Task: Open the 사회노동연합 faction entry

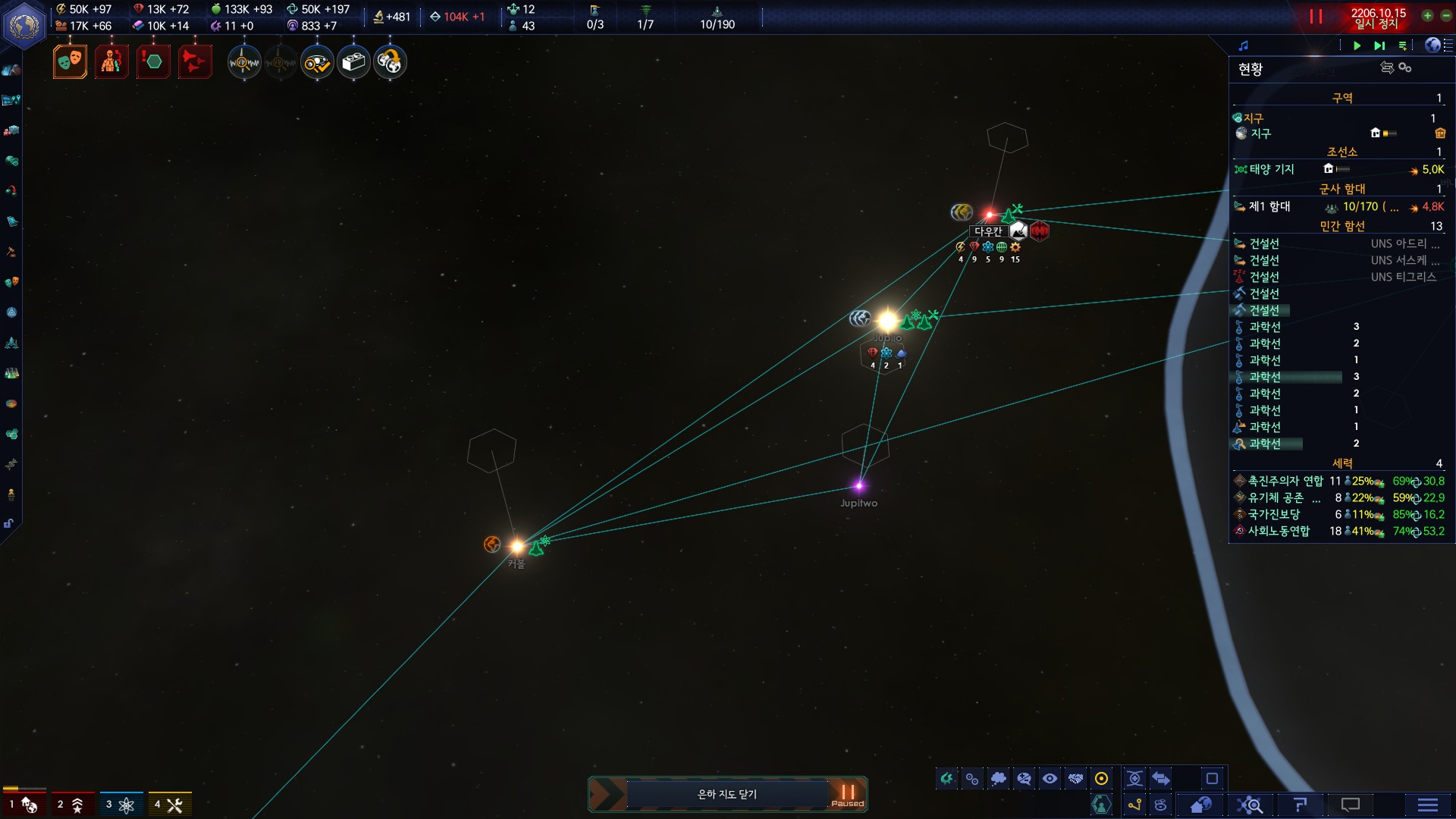Action: click(1279, 531)
